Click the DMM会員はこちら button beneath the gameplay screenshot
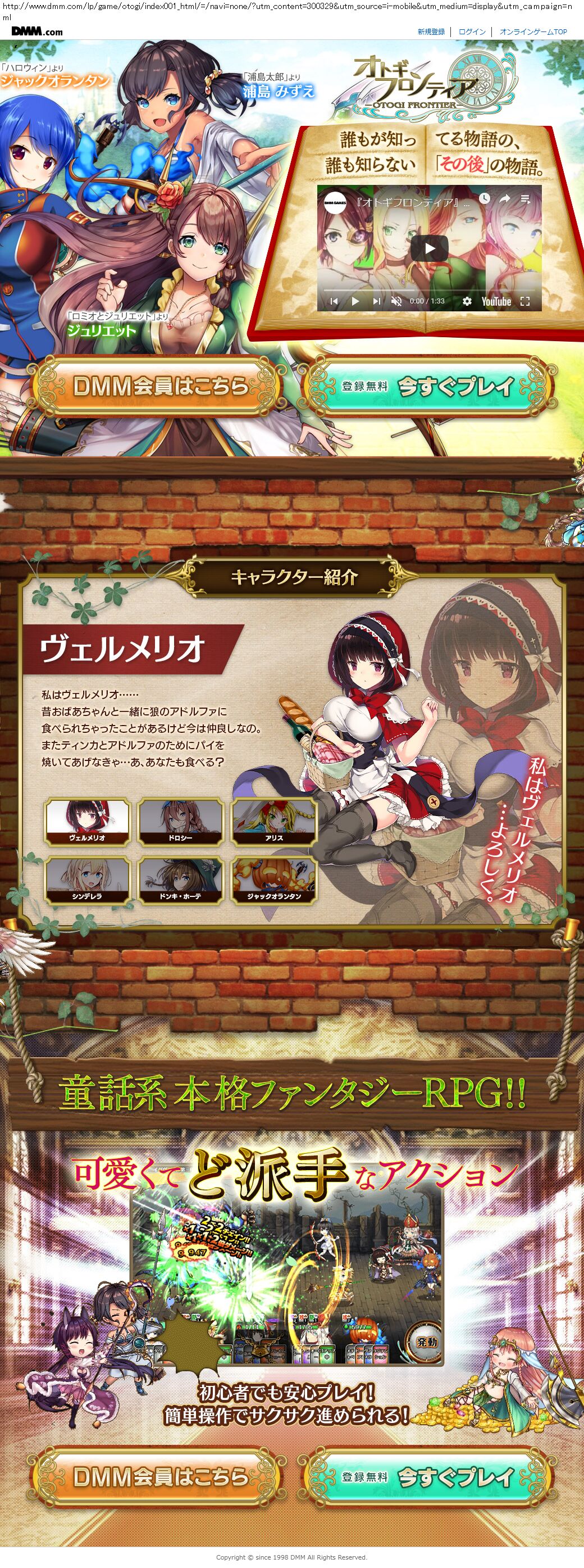The height and width of the screenshot is (1568, 584). click(159, 1476)
